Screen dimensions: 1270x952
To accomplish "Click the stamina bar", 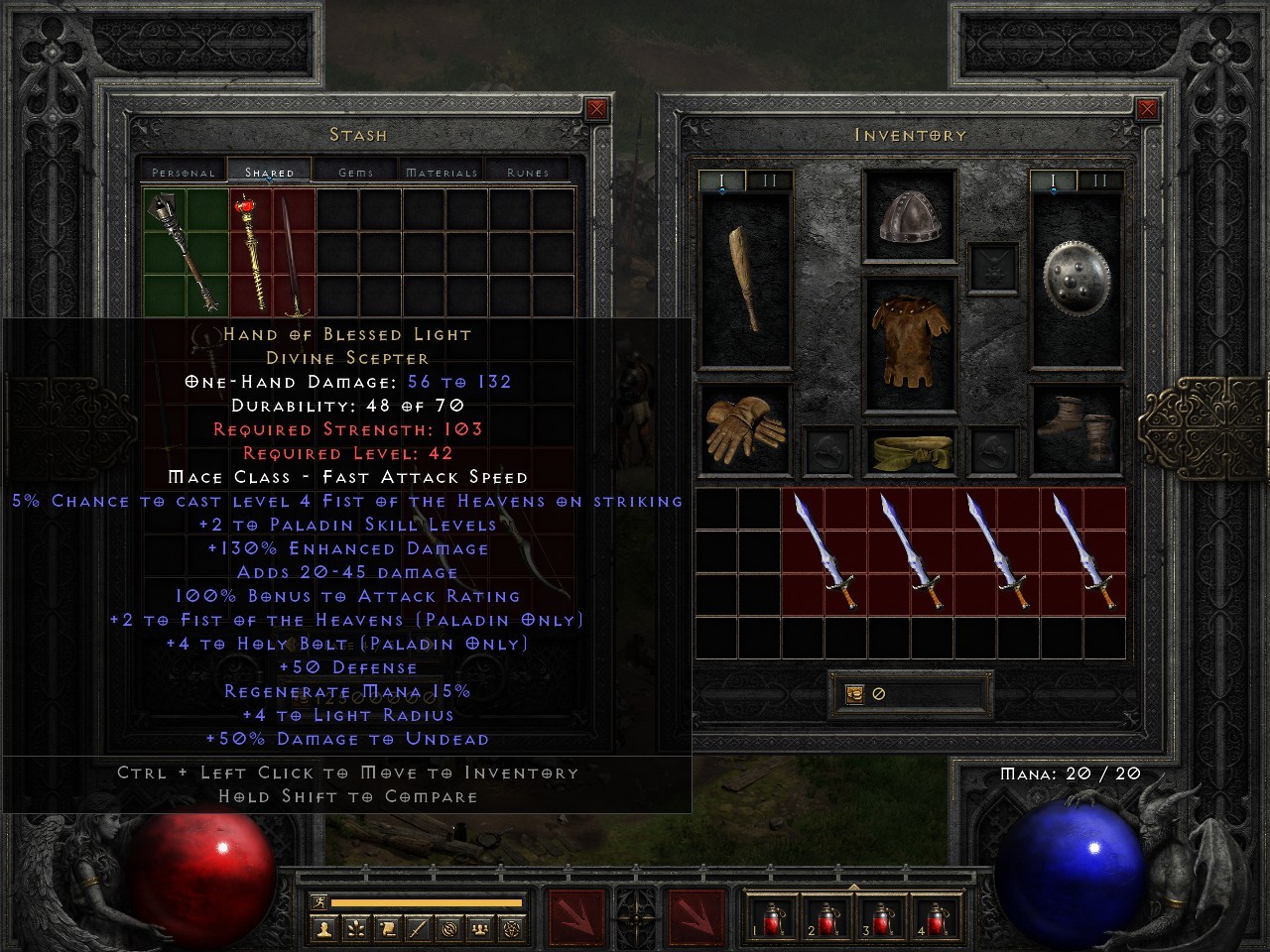I will (x=427, y=901).
